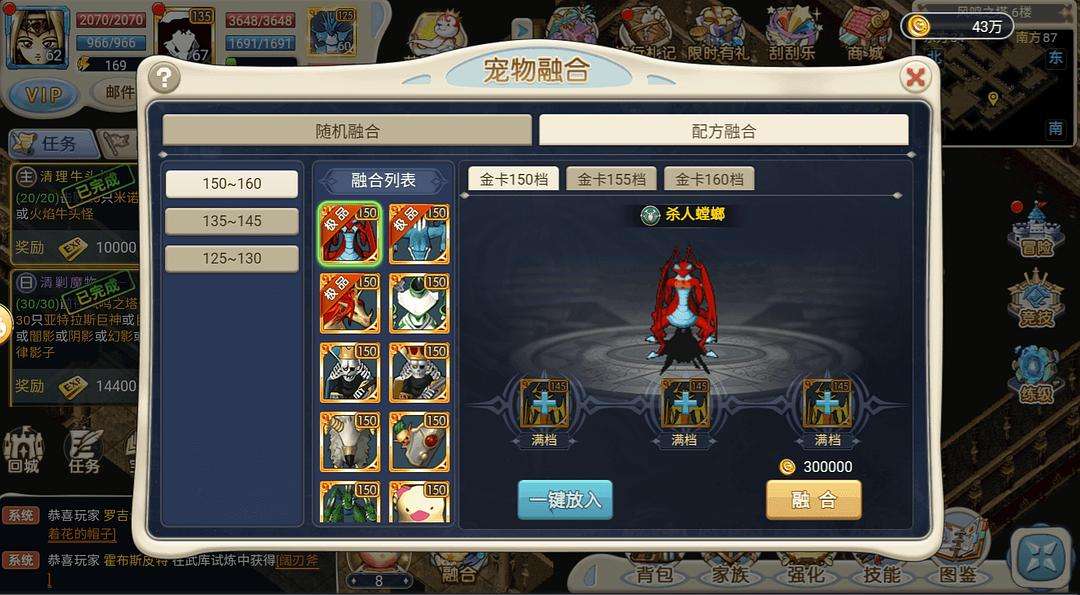Select the pink blob pet in fusion list
Screen dimensions: 1080x595
click(419, 503)
